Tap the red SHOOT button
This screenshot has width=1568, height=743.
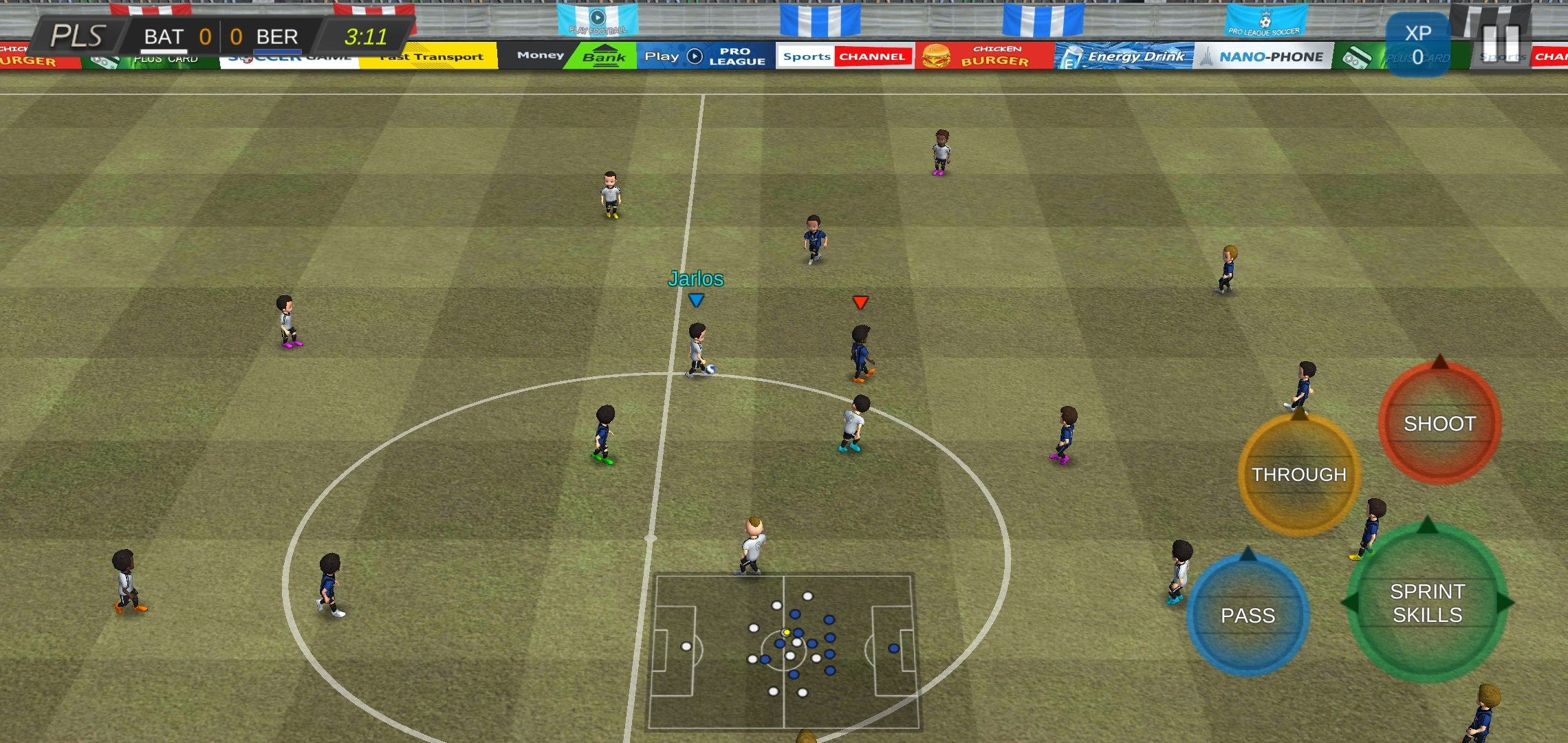point(1439,423)
